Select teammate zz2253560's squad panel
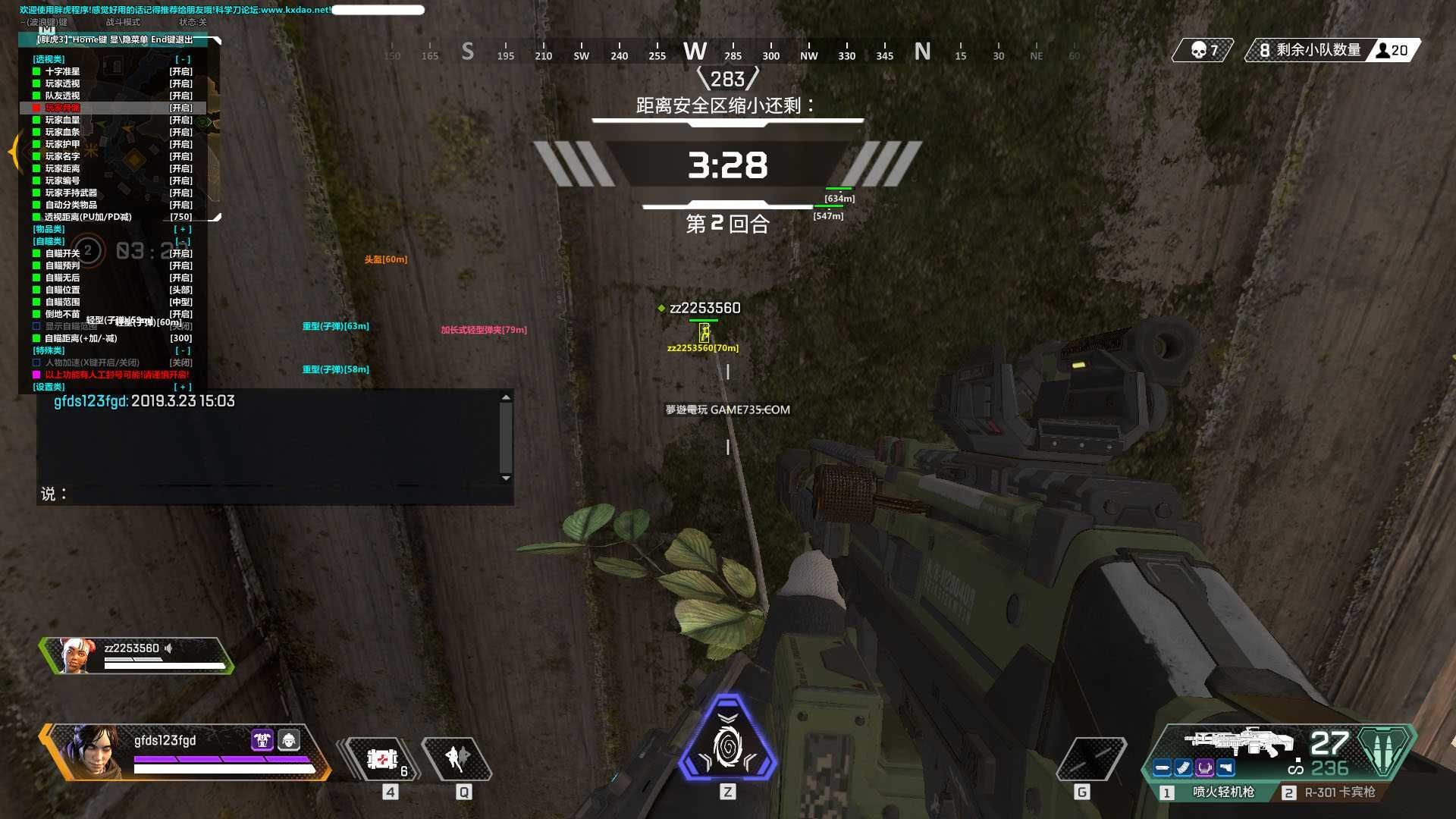Image resolution: width=1456 pixels, height=819 pixels. (136, 656)
